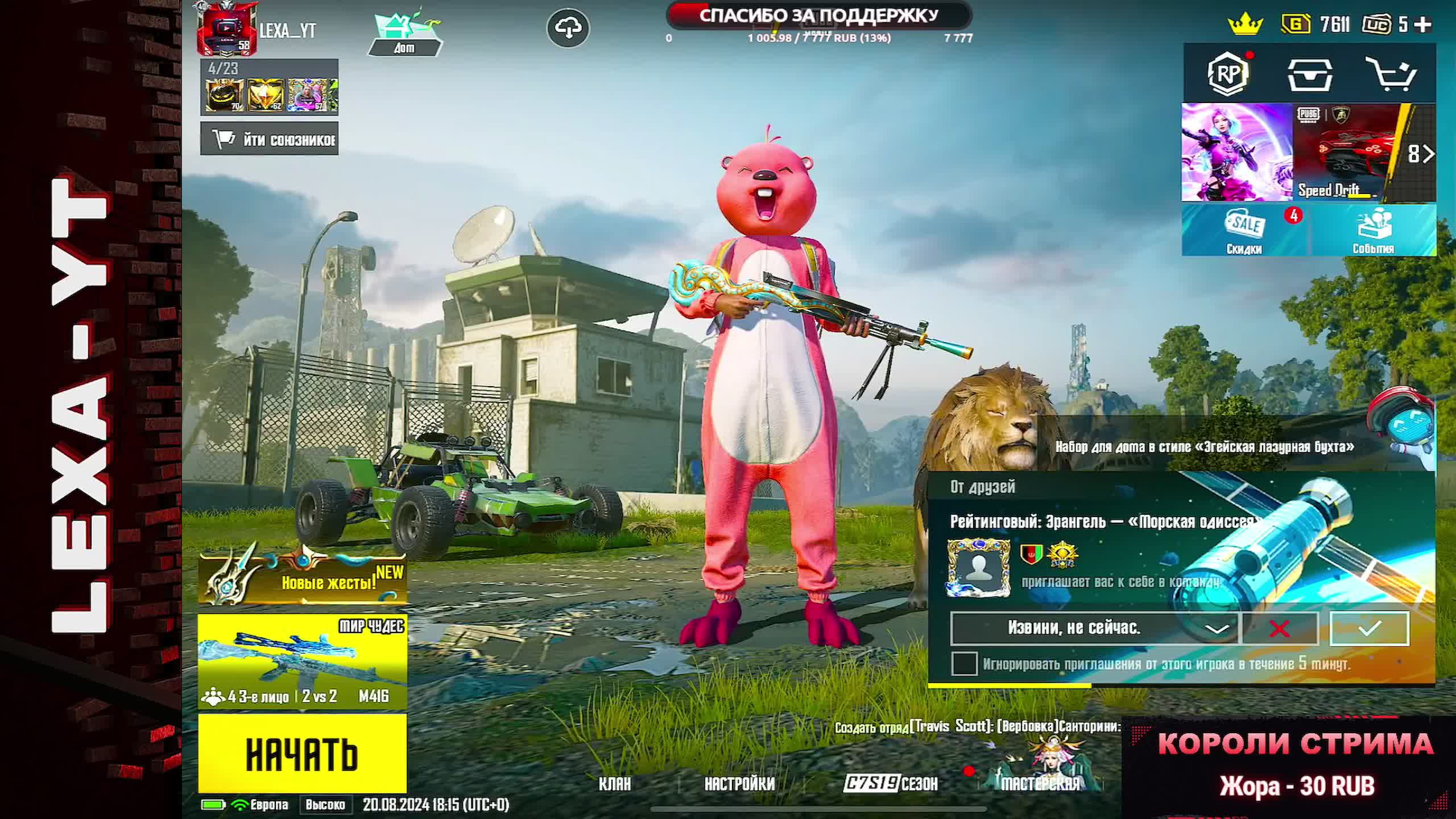Tick the ignore invitations for 5 minutes checkbox
The height and width of the screenshot is (819, 1456).
tap(964, 664)
